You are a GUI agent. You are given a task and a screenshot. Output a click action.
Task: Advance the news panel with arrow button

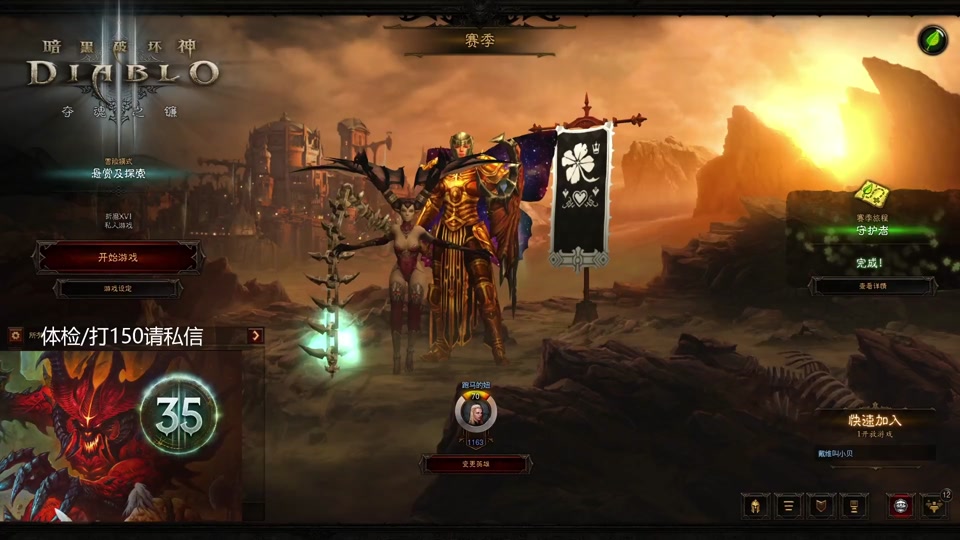pos(256,336)
